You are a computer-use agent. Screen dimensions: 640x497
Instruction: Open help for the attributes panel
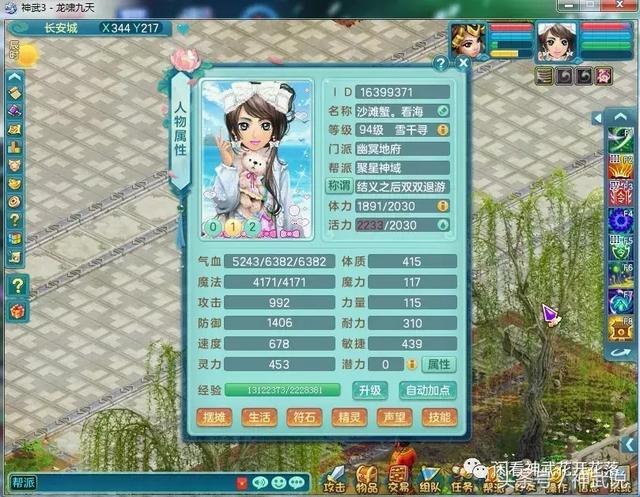(440, 63)
